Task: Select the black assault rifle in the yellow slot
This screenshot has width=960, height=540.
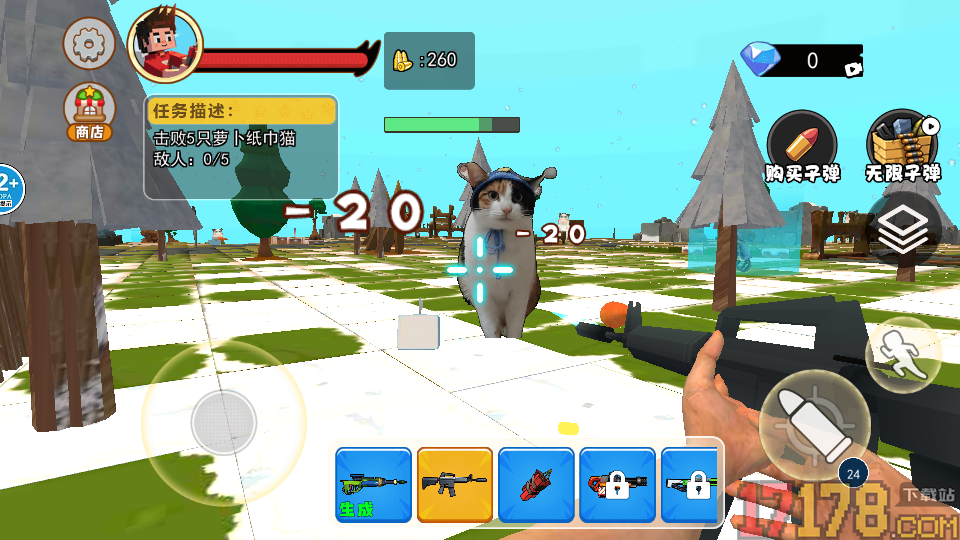Action: coord(455,485)
